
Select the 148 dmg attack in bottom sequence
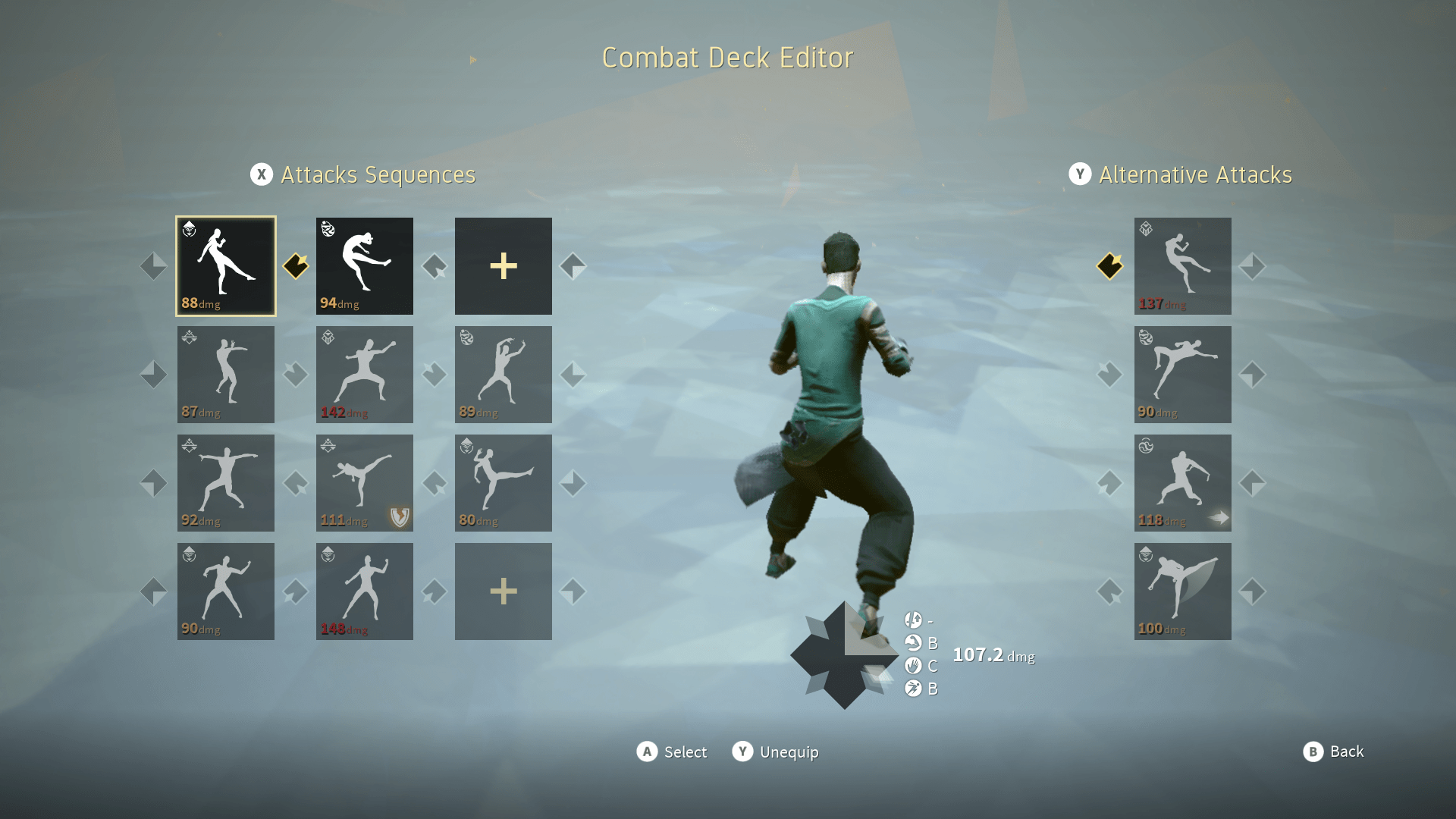coord(365,591)
